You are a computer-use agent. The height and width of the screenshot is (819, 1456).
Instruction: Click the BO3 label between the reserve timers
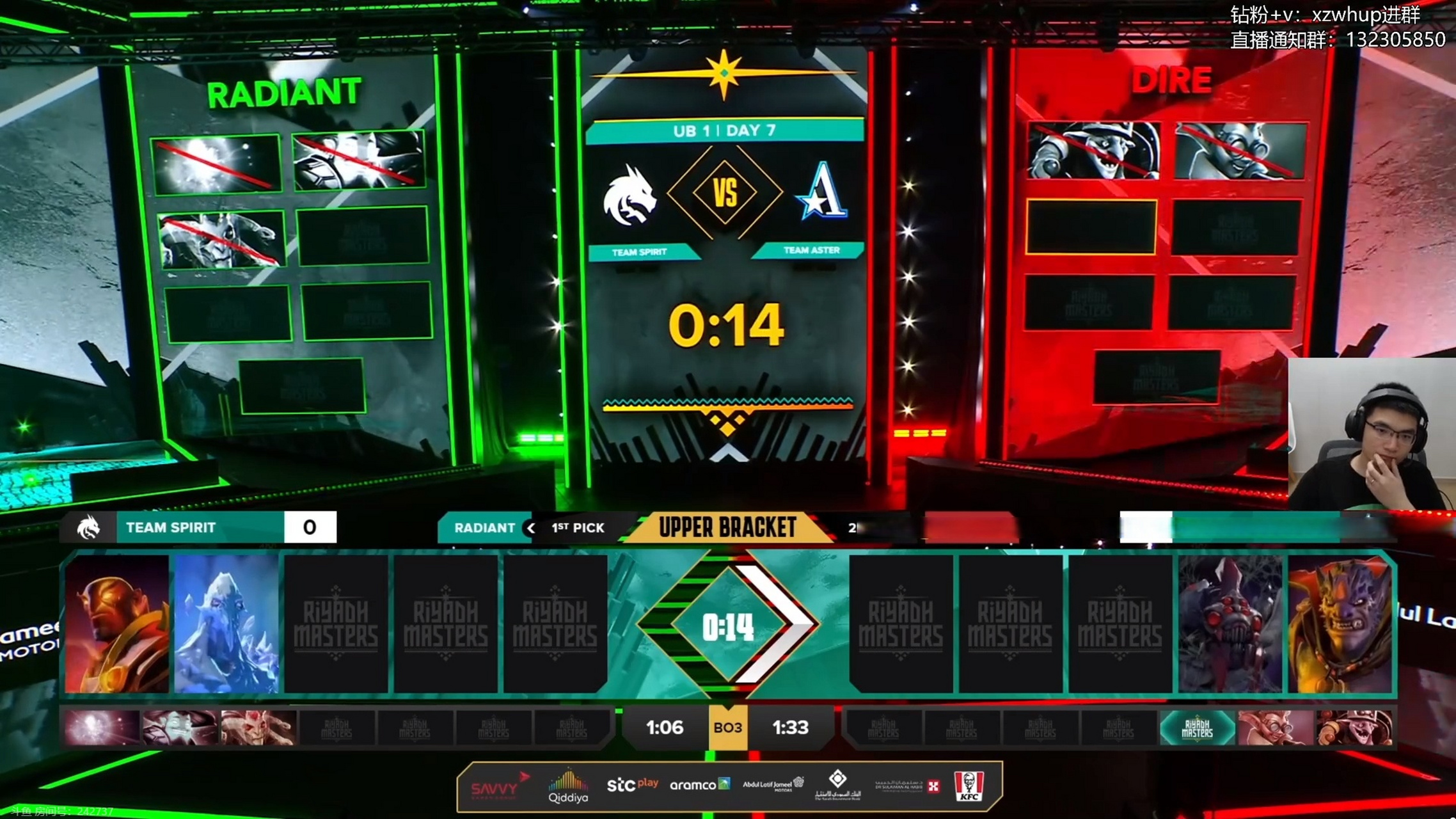[728, 728]
